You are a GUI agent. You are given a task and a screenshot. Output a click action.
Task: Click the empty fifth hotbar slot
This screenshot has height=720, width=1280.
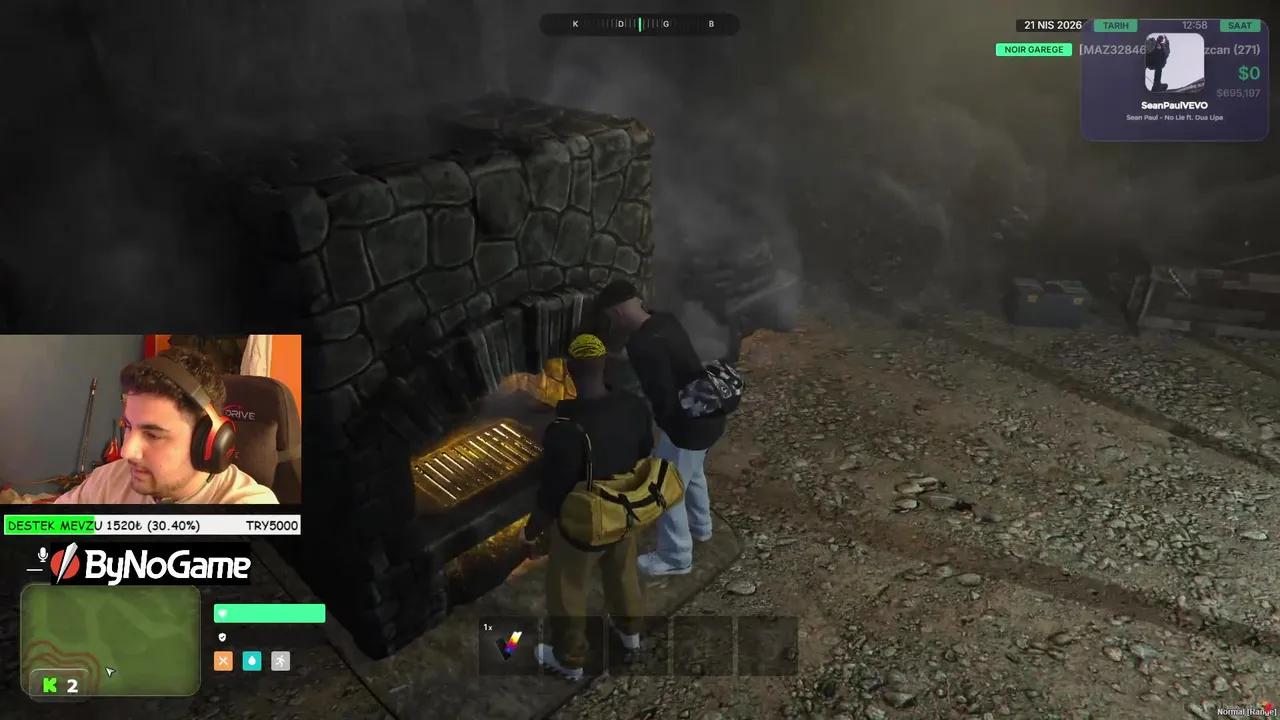point(768,646)
